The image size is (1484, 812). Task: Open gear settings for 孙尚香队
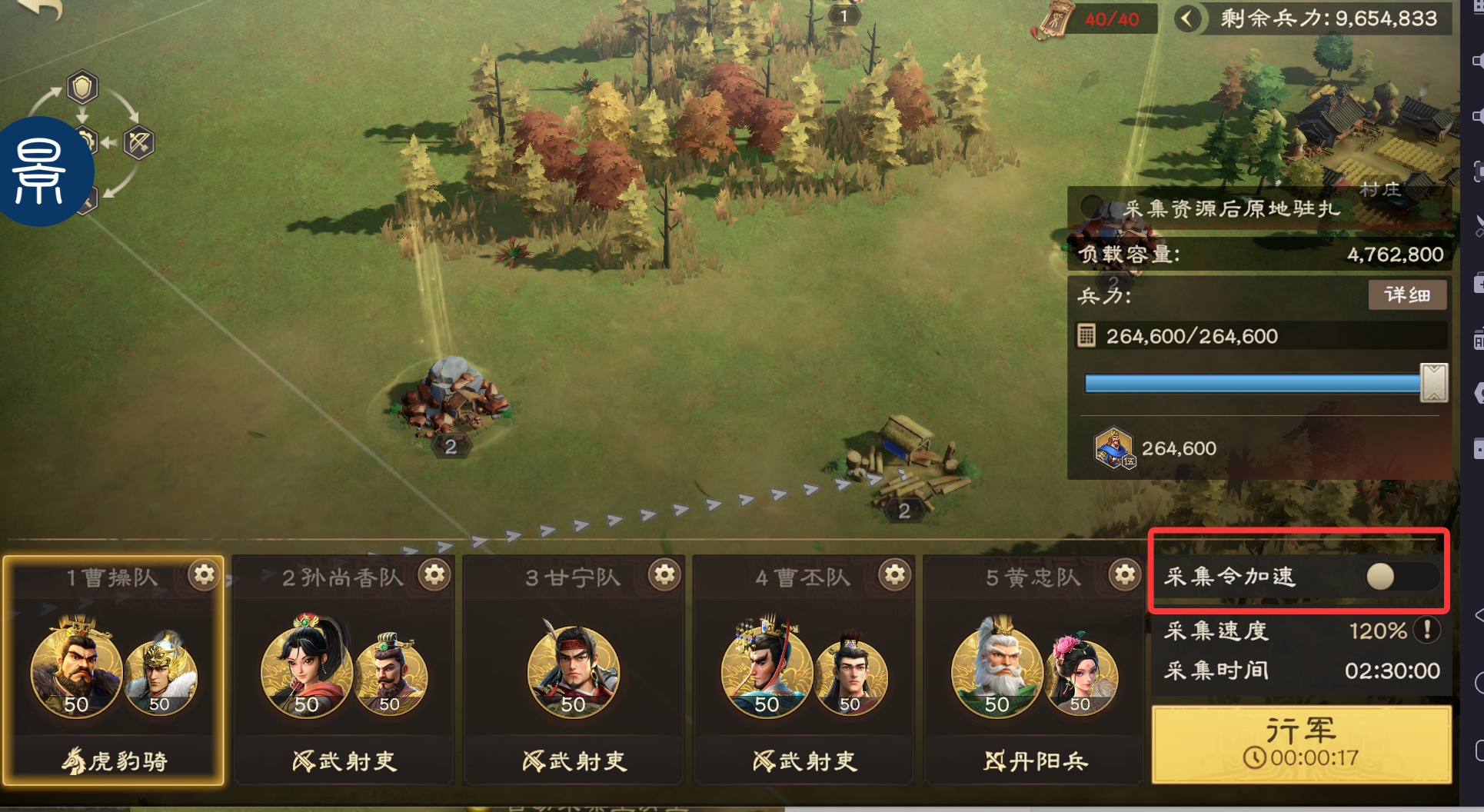click(x=434, y=575)
